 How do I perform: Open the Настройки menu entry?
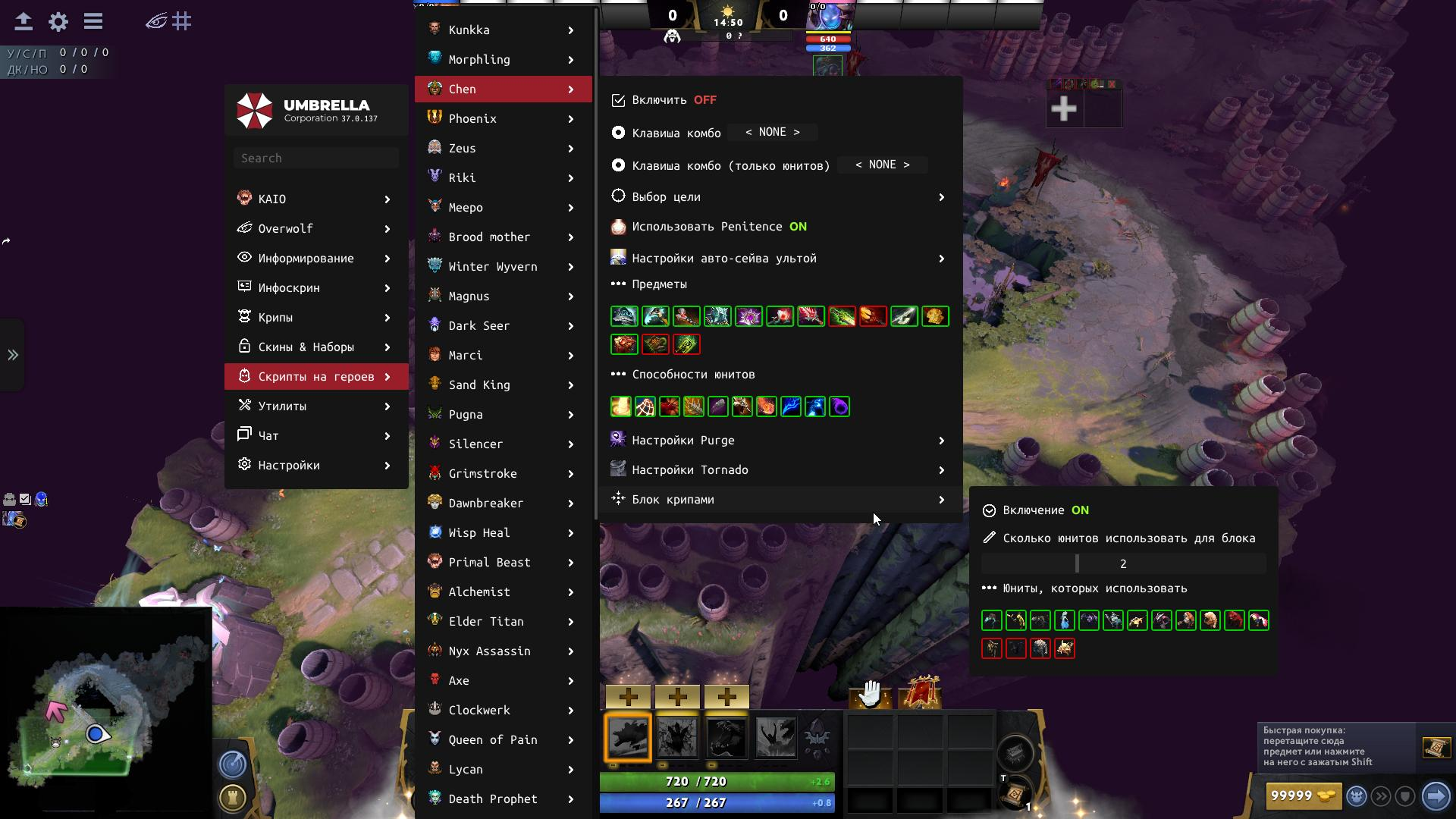[315, 465]
